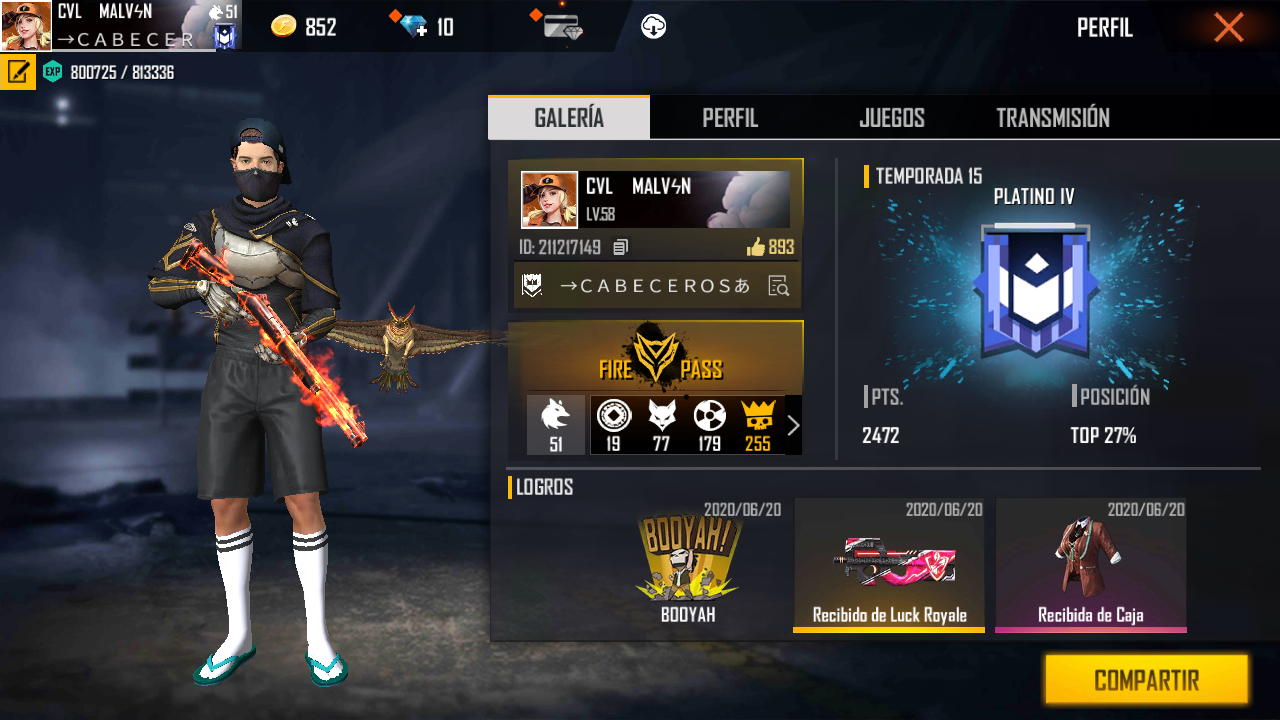Edit the profile with the pencil icon

pos(18,72)
